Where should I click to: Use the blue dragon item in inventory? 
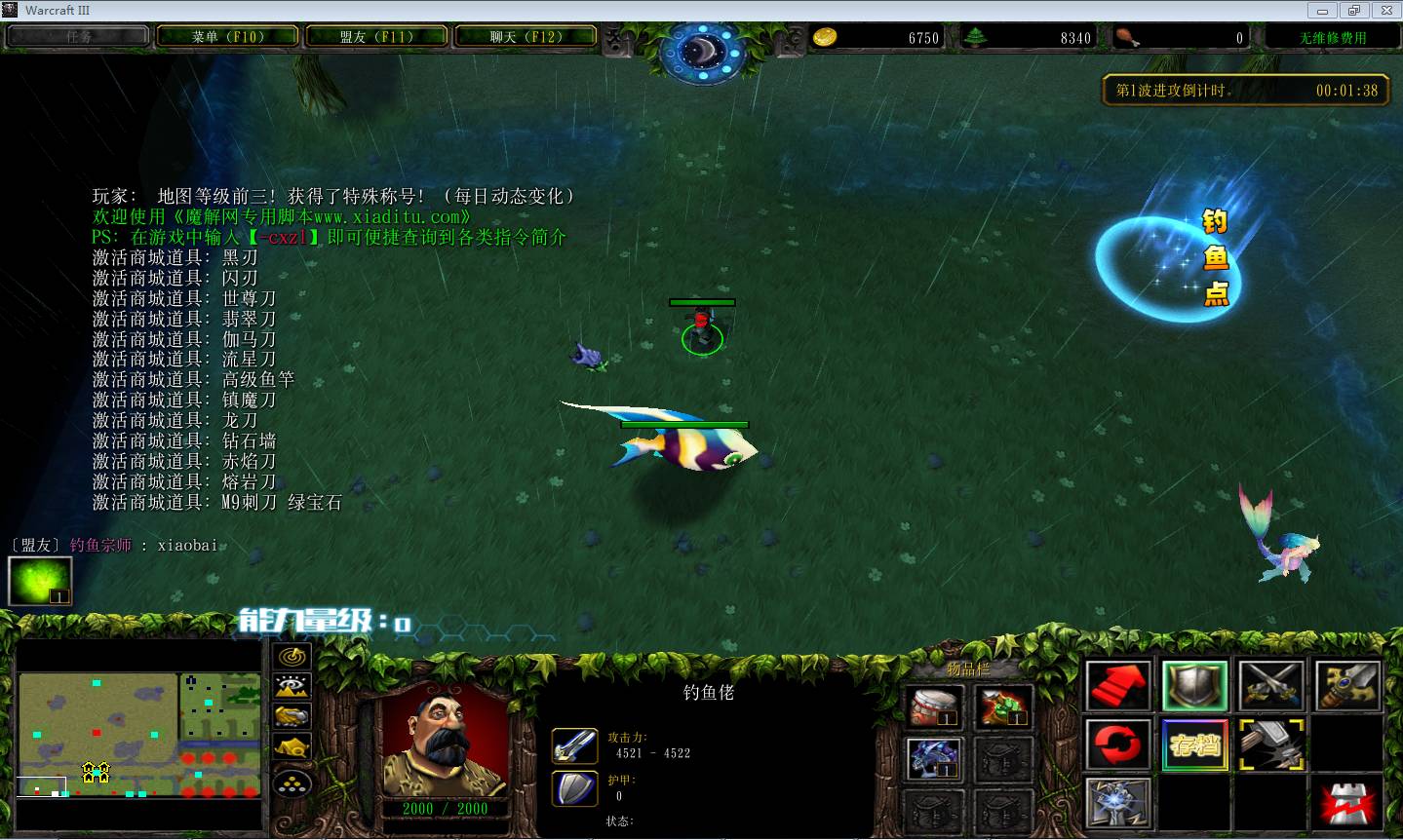(935, 759)
